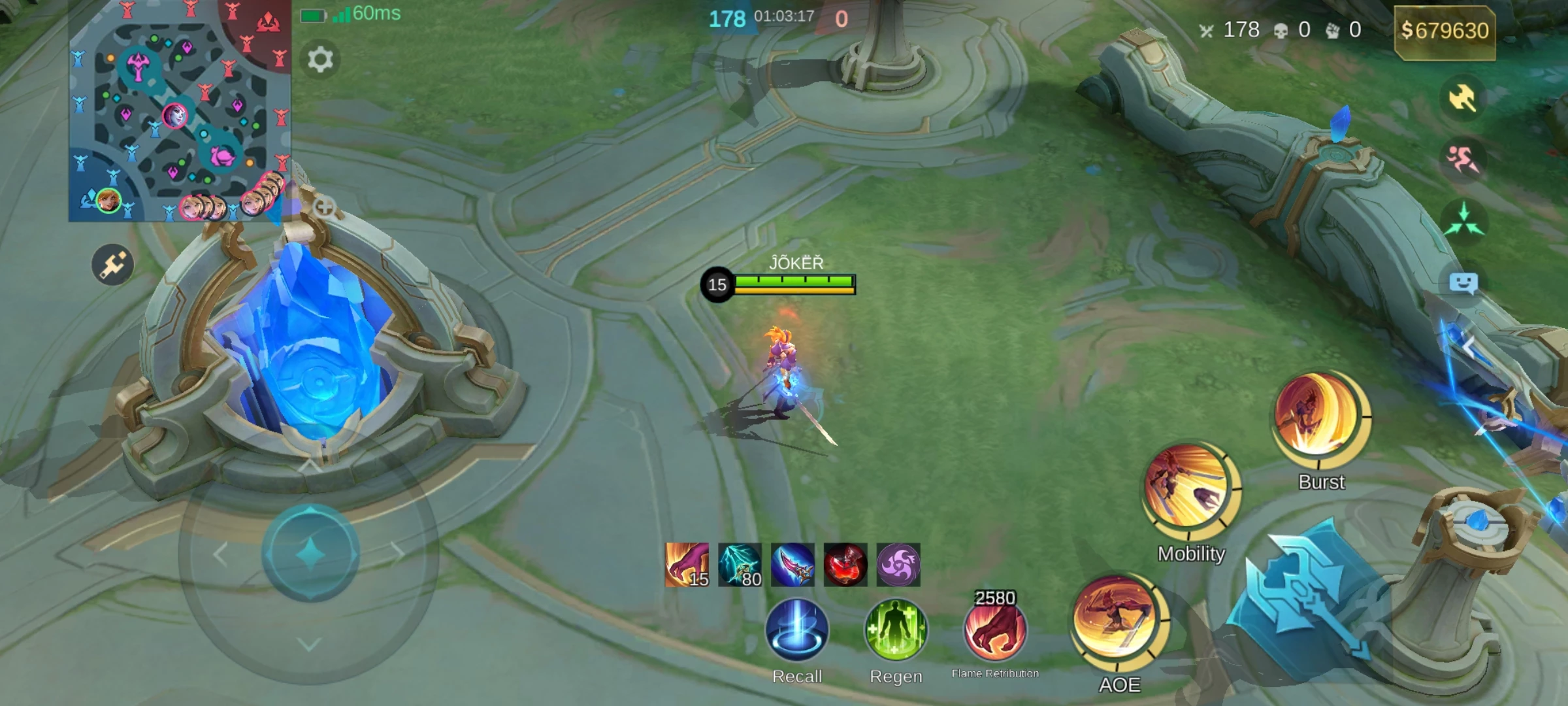Click the minimap
Image resolution: width=1568 pixels, height=706 pixels.
coord(179,111)
